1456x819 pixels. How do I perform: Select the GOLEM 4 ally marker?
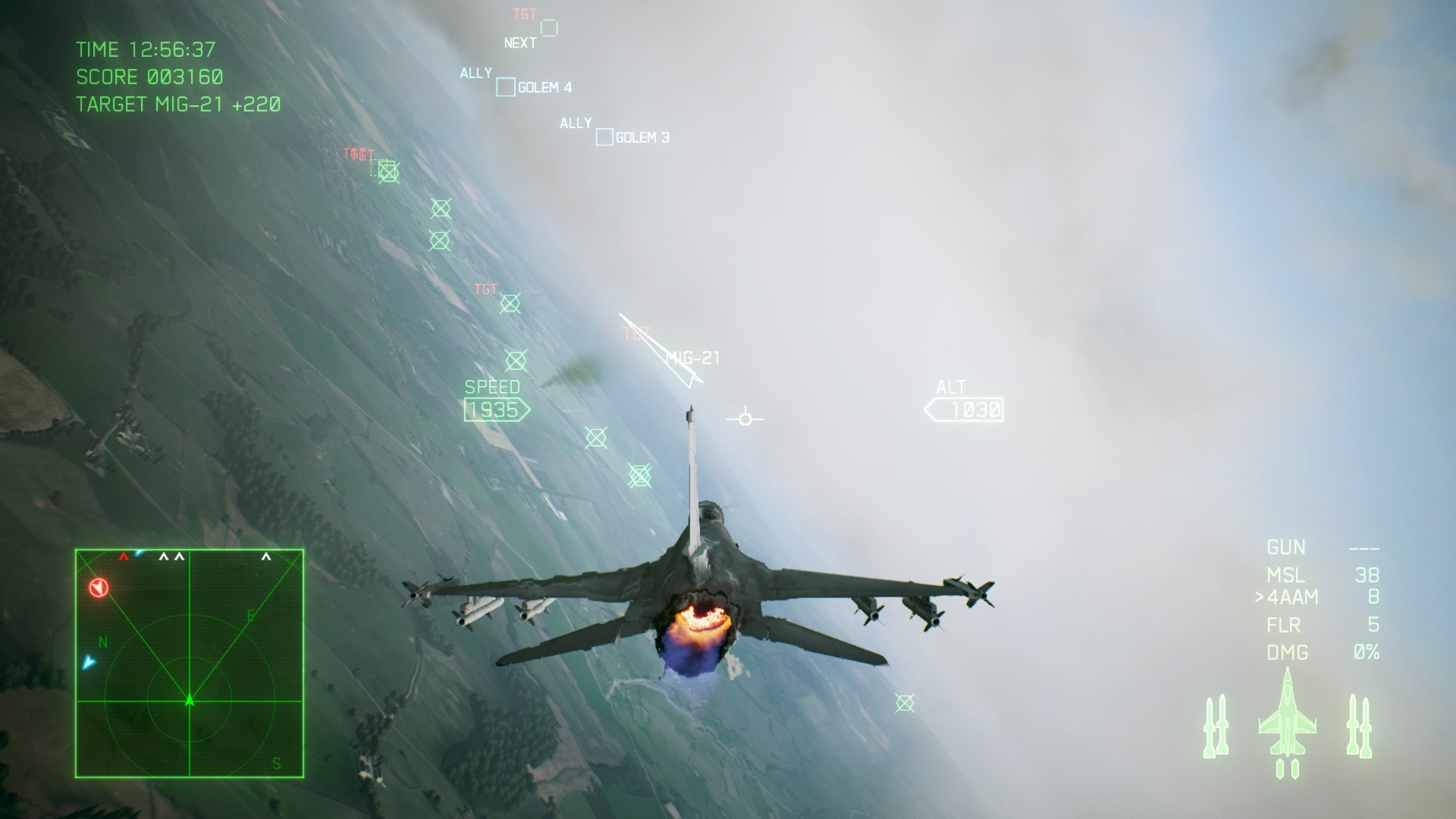coord(506,87)
